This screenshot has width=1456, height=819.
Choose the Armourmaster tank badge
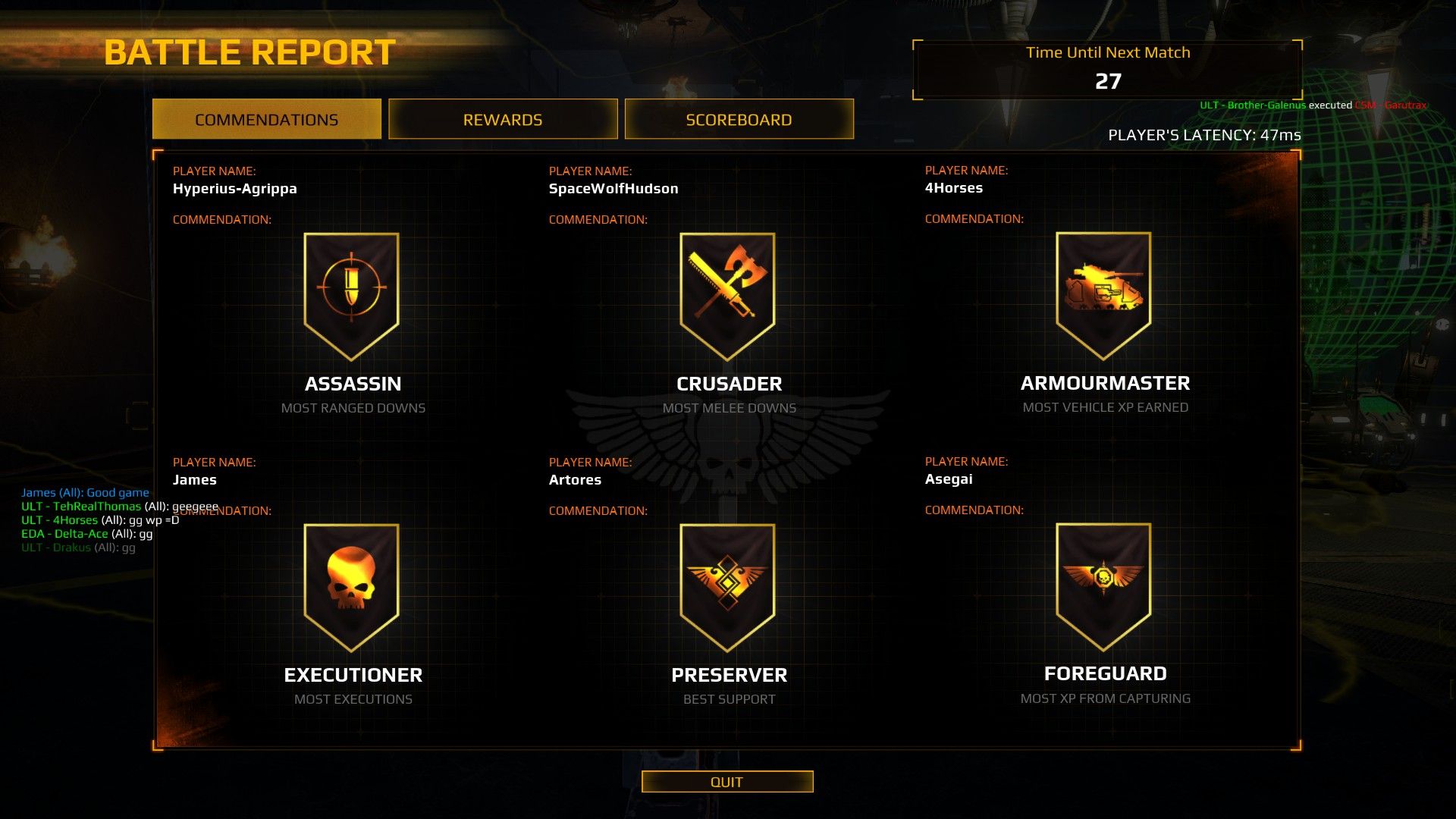1103,293
